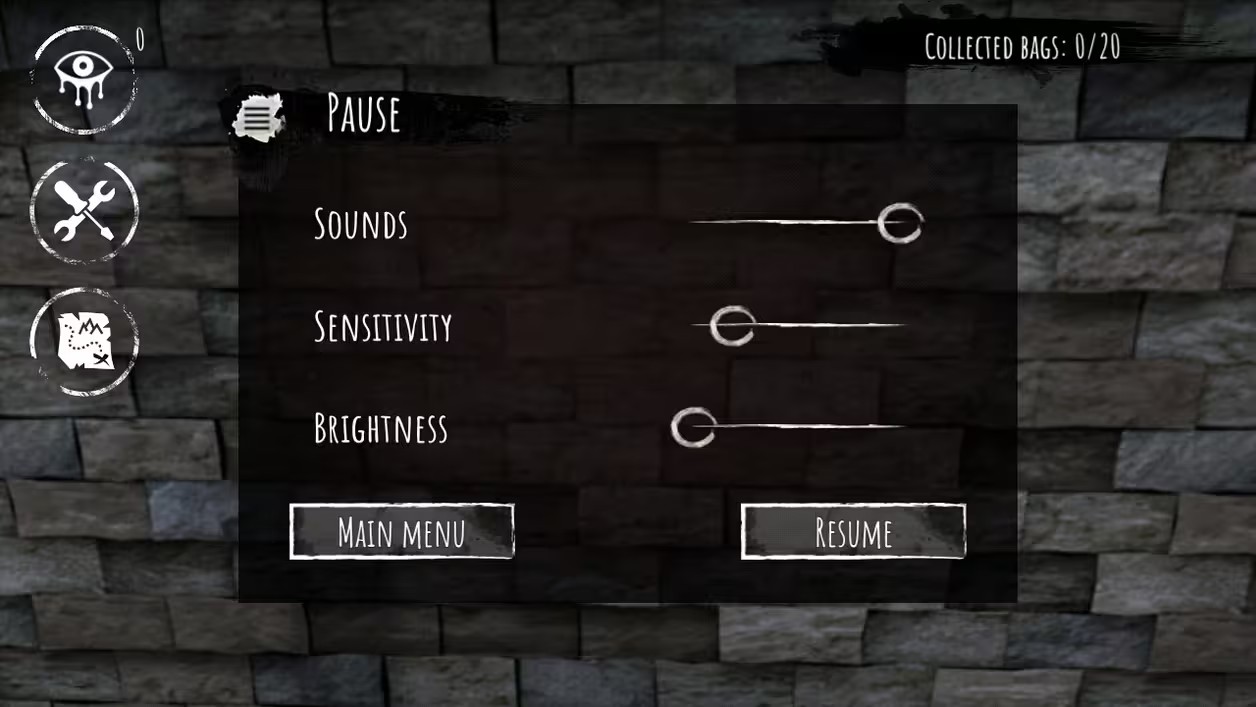Open the wrench and screwdriver settings icon
Screen dimensions: 1256x707
(84, 211)
